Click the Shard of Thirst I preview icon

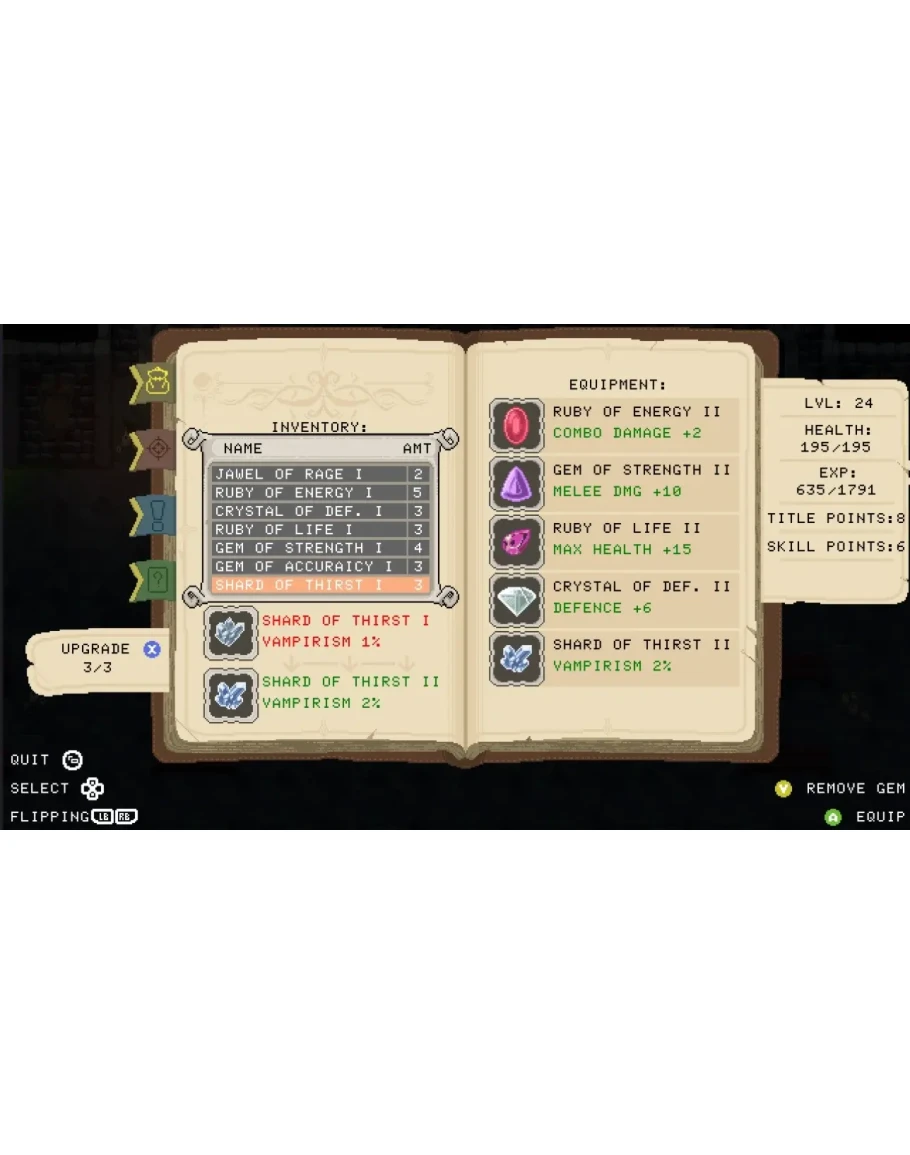pos(231,632)
